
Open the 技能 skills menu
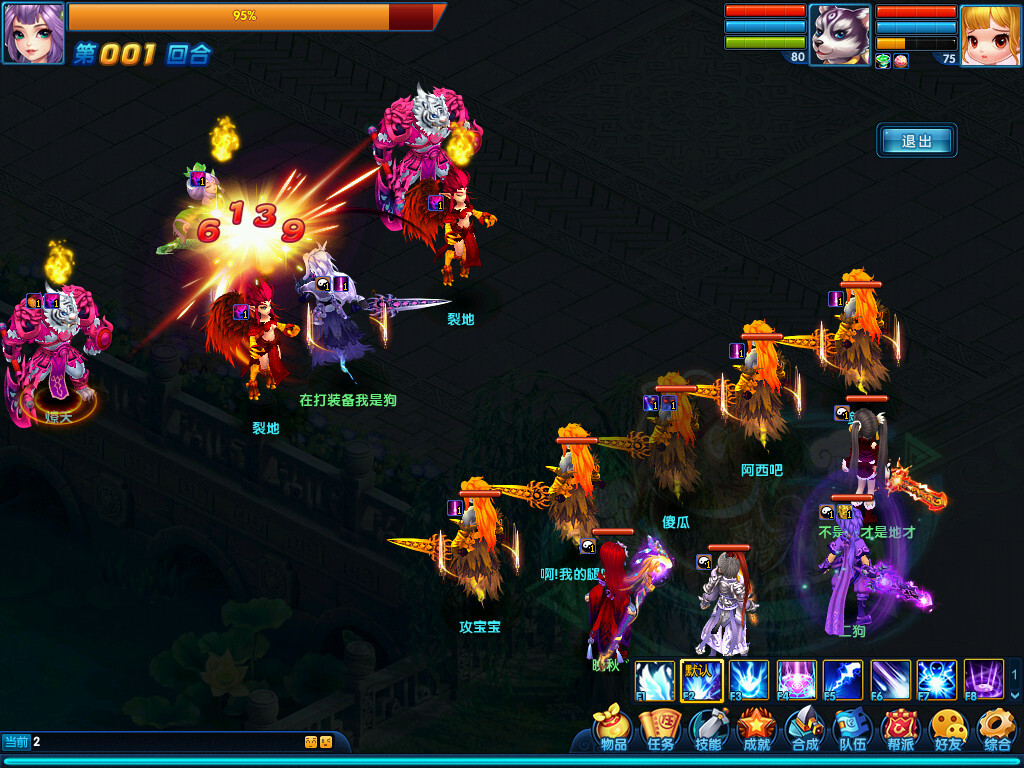708,730
